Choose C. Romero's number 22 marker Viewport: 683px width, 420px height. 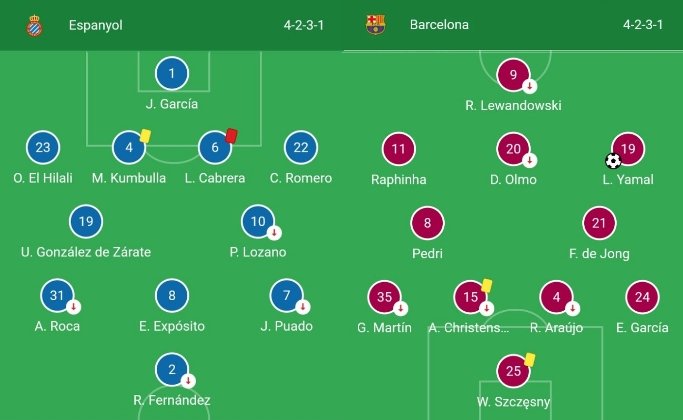301,148
